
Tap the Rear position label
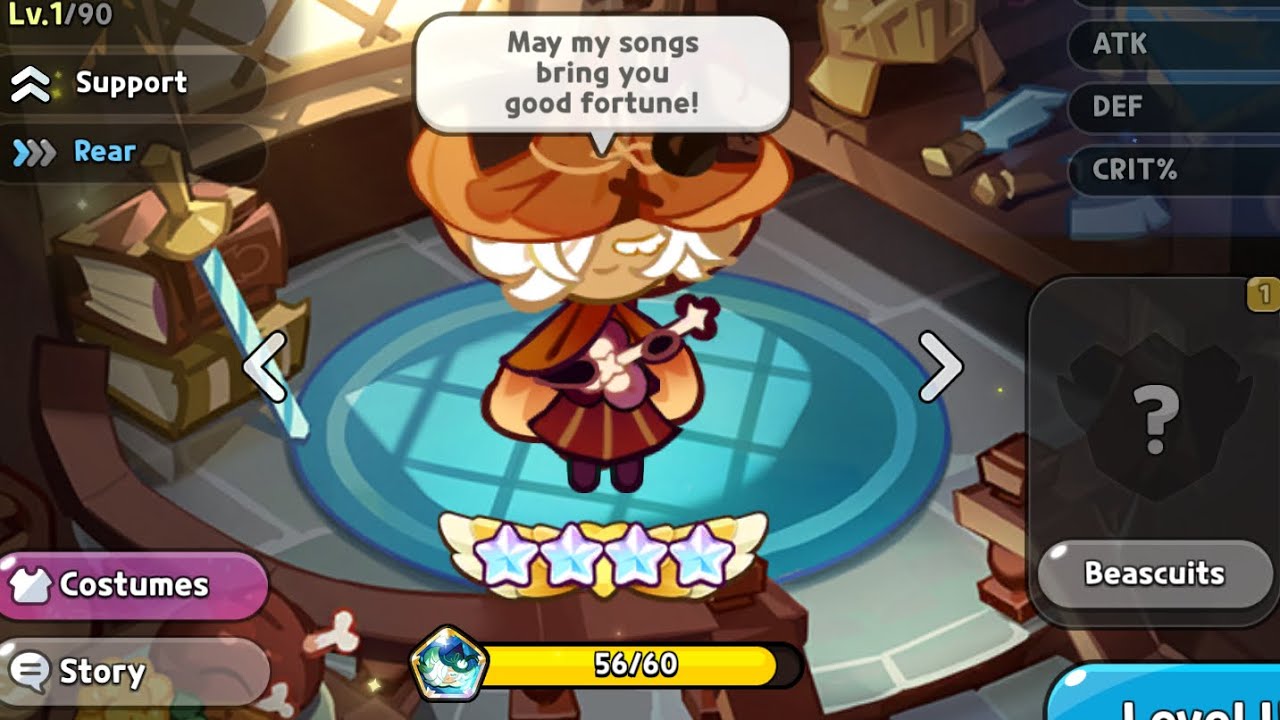[x=104, y=152]
